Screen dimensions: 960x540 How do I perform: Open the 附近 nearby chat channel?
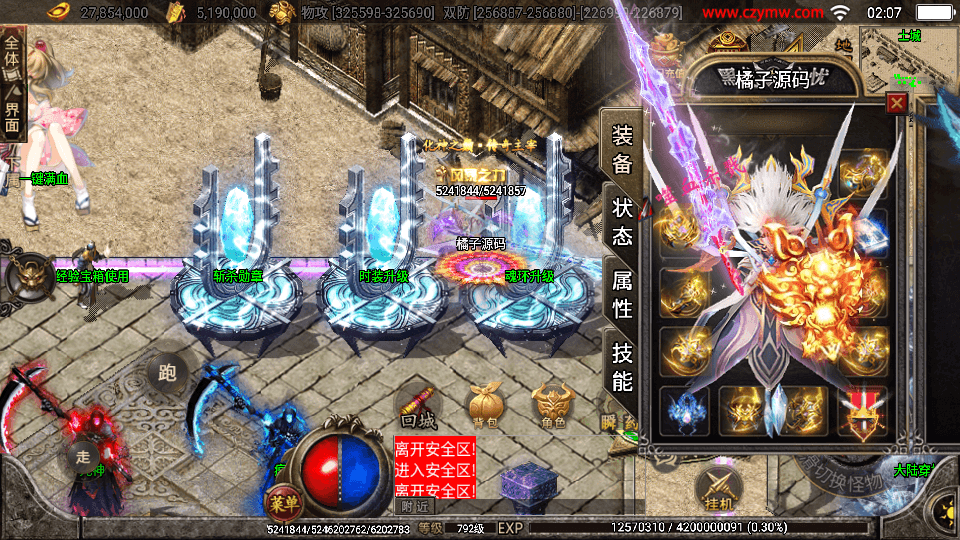coord(409,506)
